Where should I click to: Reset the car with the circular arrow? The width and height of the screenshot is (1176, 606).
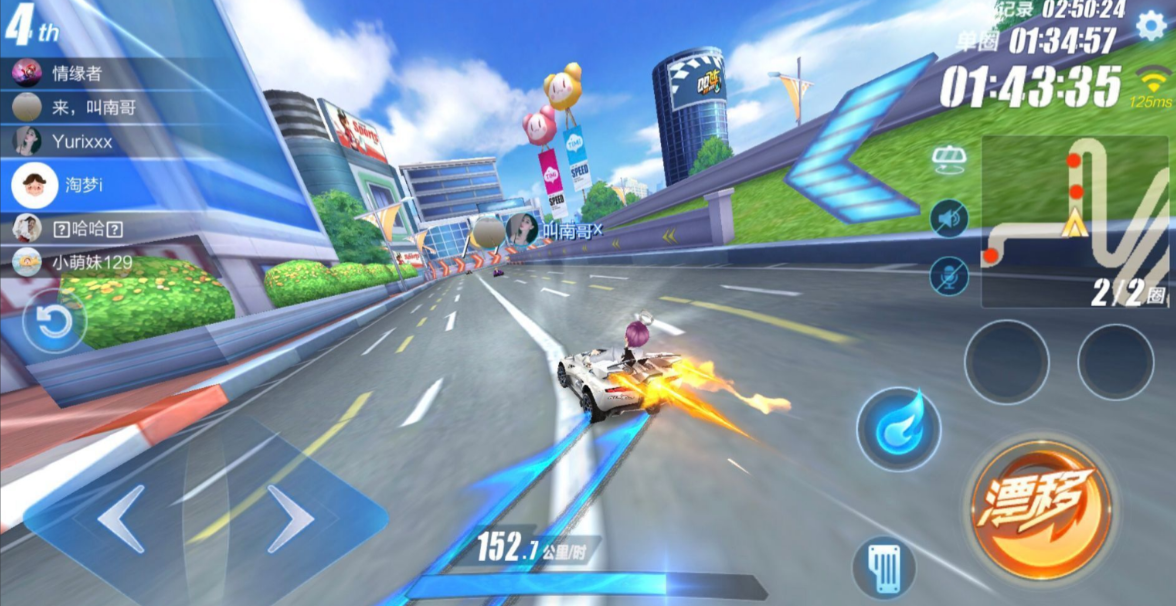pos(54,322)
